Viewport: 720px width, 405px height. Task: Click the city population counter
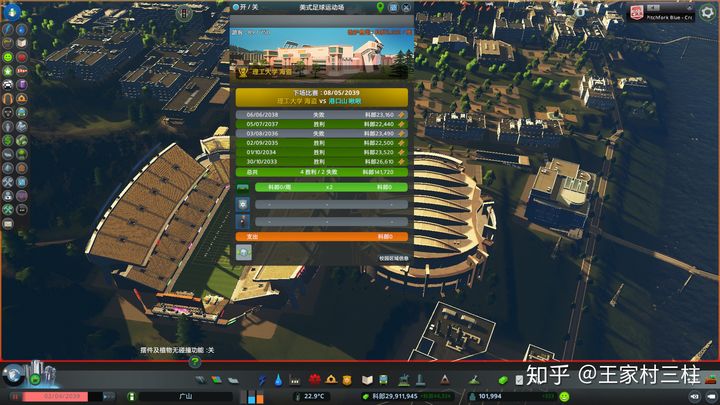[x=490, y=396]
